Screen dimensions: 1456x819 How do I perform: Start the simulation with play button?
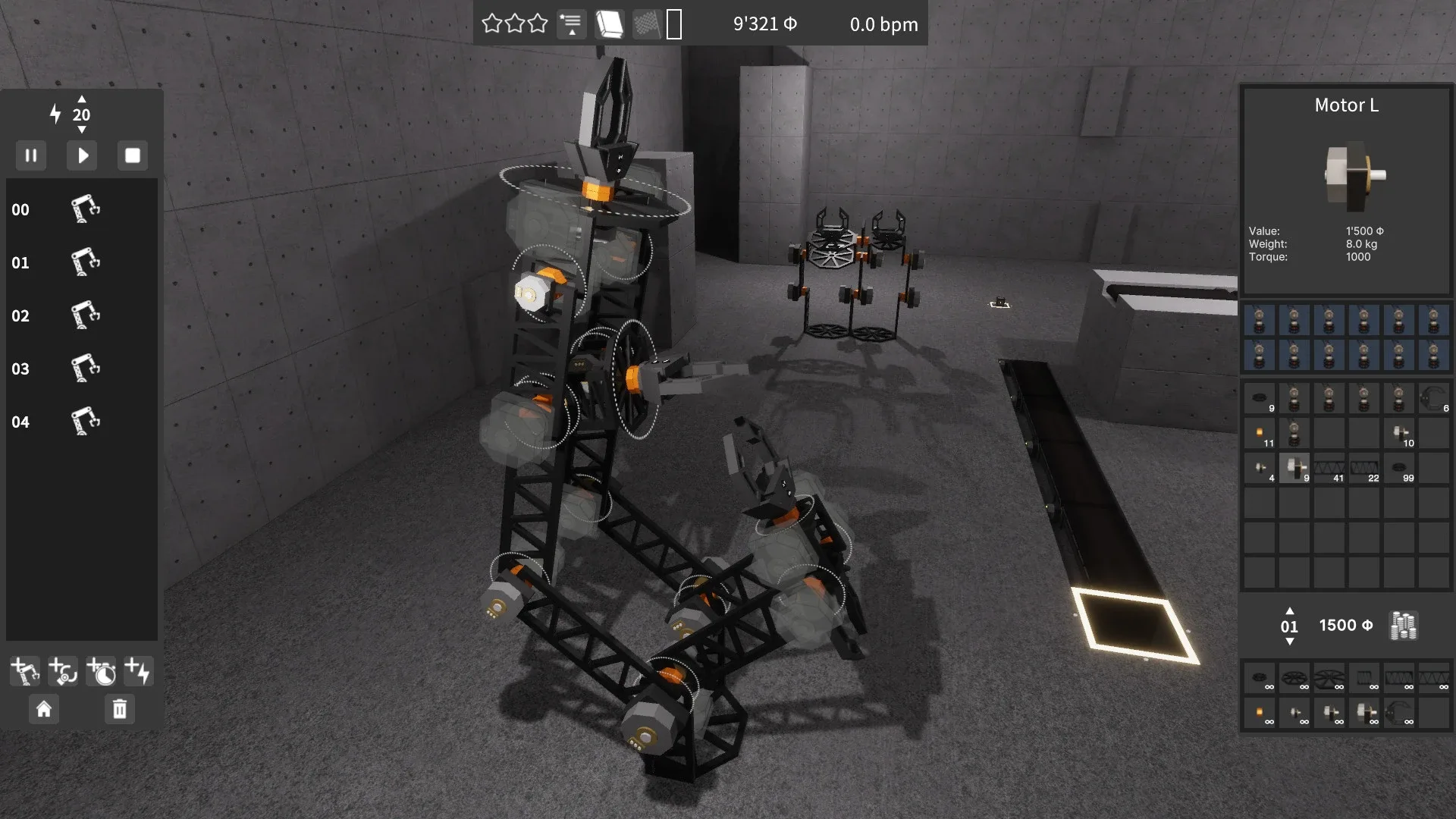(81, 155)
